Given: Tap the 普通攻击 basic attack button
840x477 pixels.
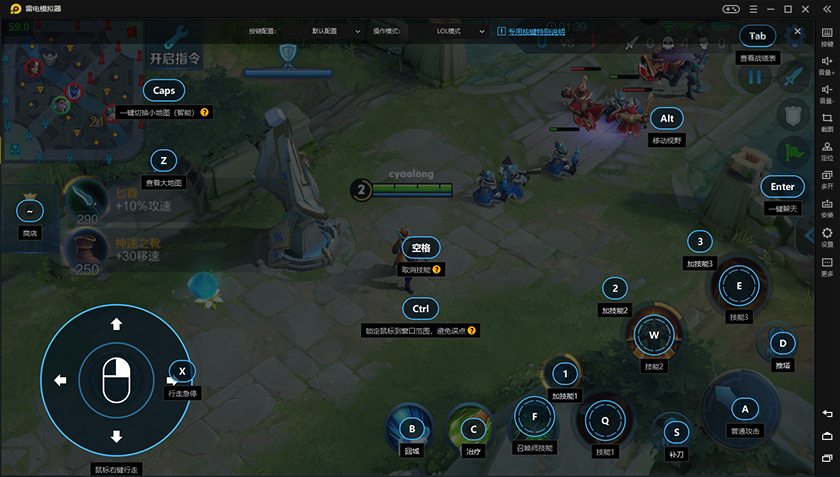Looking at the screenshot, I should click(x=743, y=407).
